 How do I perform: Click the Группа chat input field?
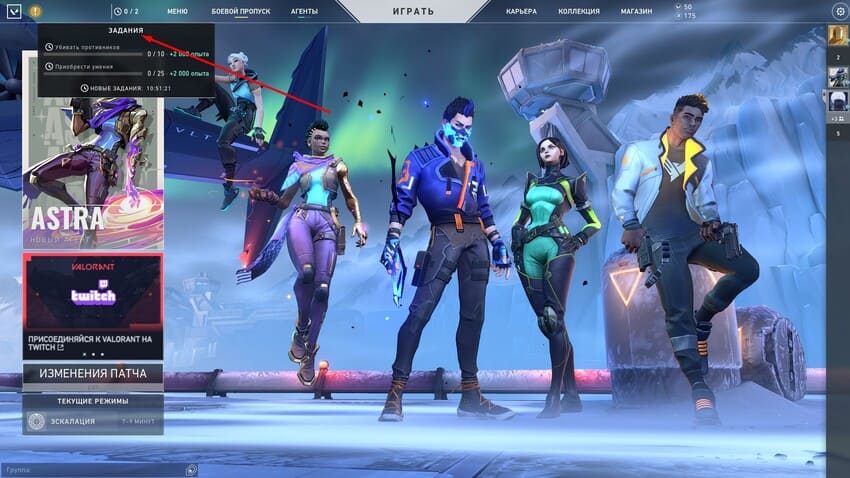(x=92, y=469)
